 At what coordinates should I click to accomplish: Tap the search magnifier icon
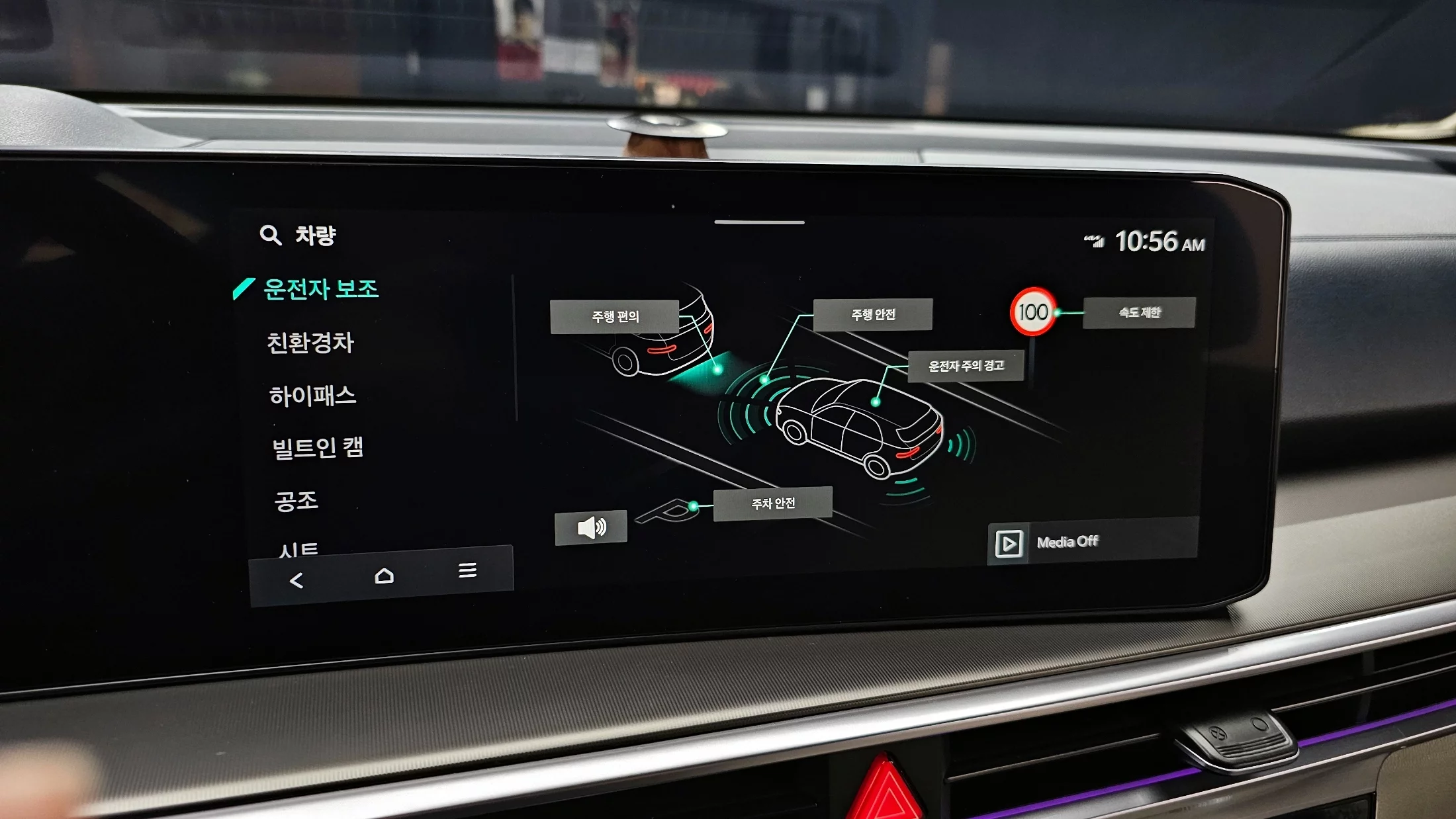270,235
